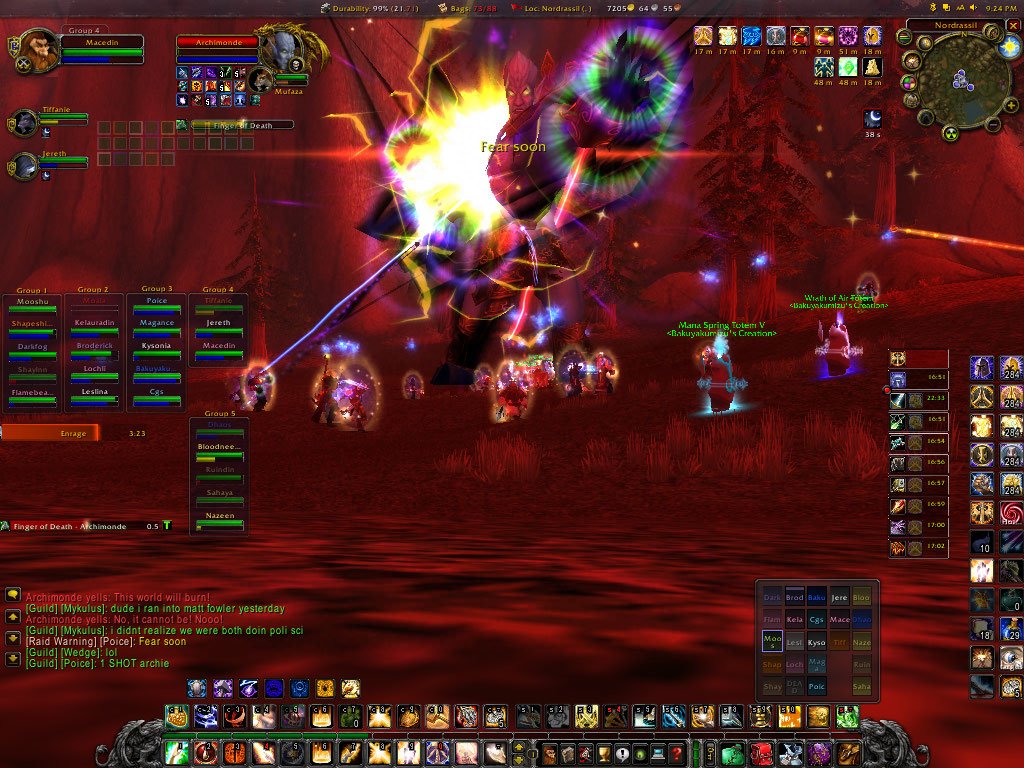Target Nazeen in the Group 5 frame
This screenshot has width=1024, height=768.
pyautogui.click(x=217, y=517)
